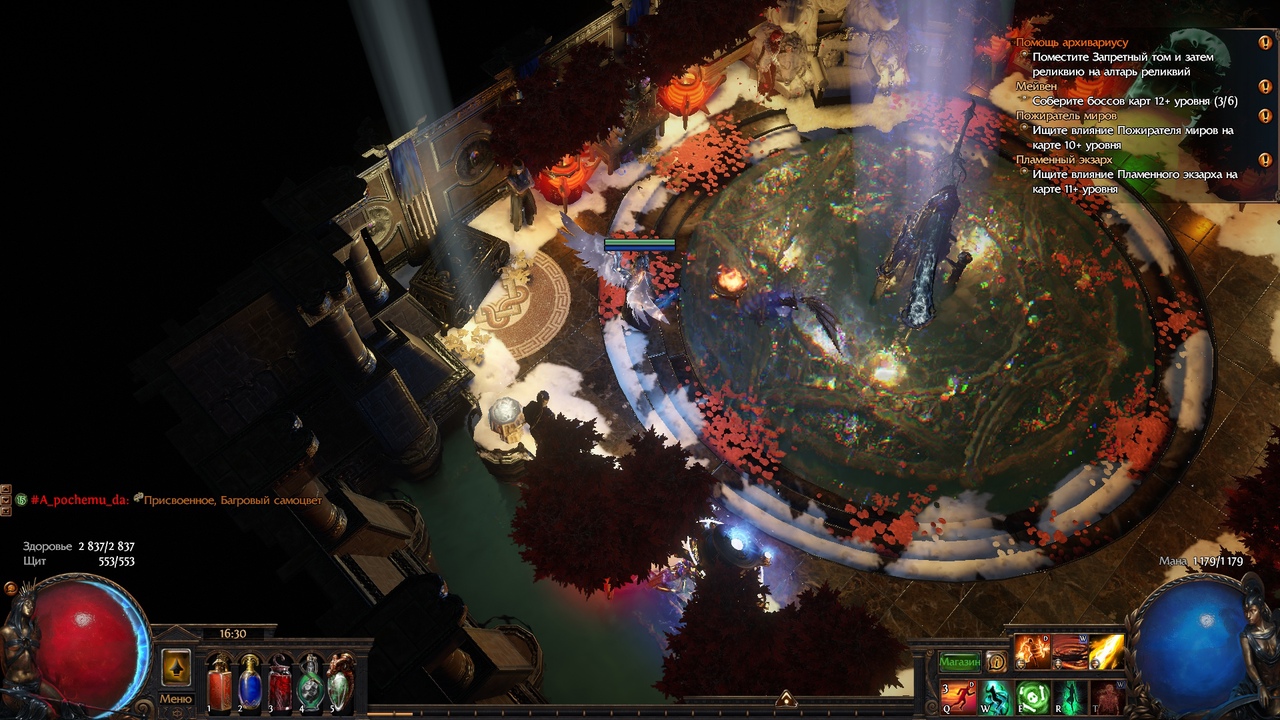
Task: Activate the cyan dashing-figure skill on W
Action: coord(995,696)
